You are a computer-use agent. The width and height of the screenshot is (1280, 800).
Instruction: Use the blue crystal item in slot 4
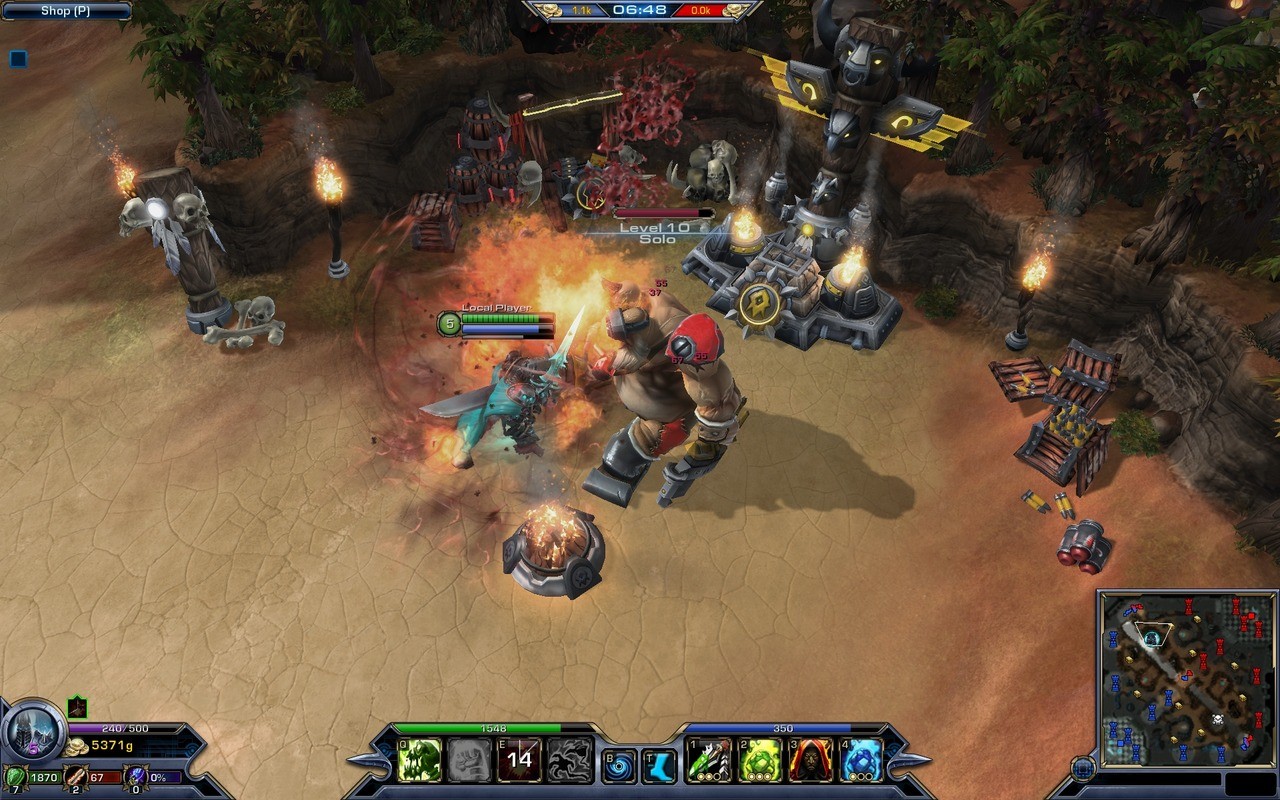click(x=861, y=761)
